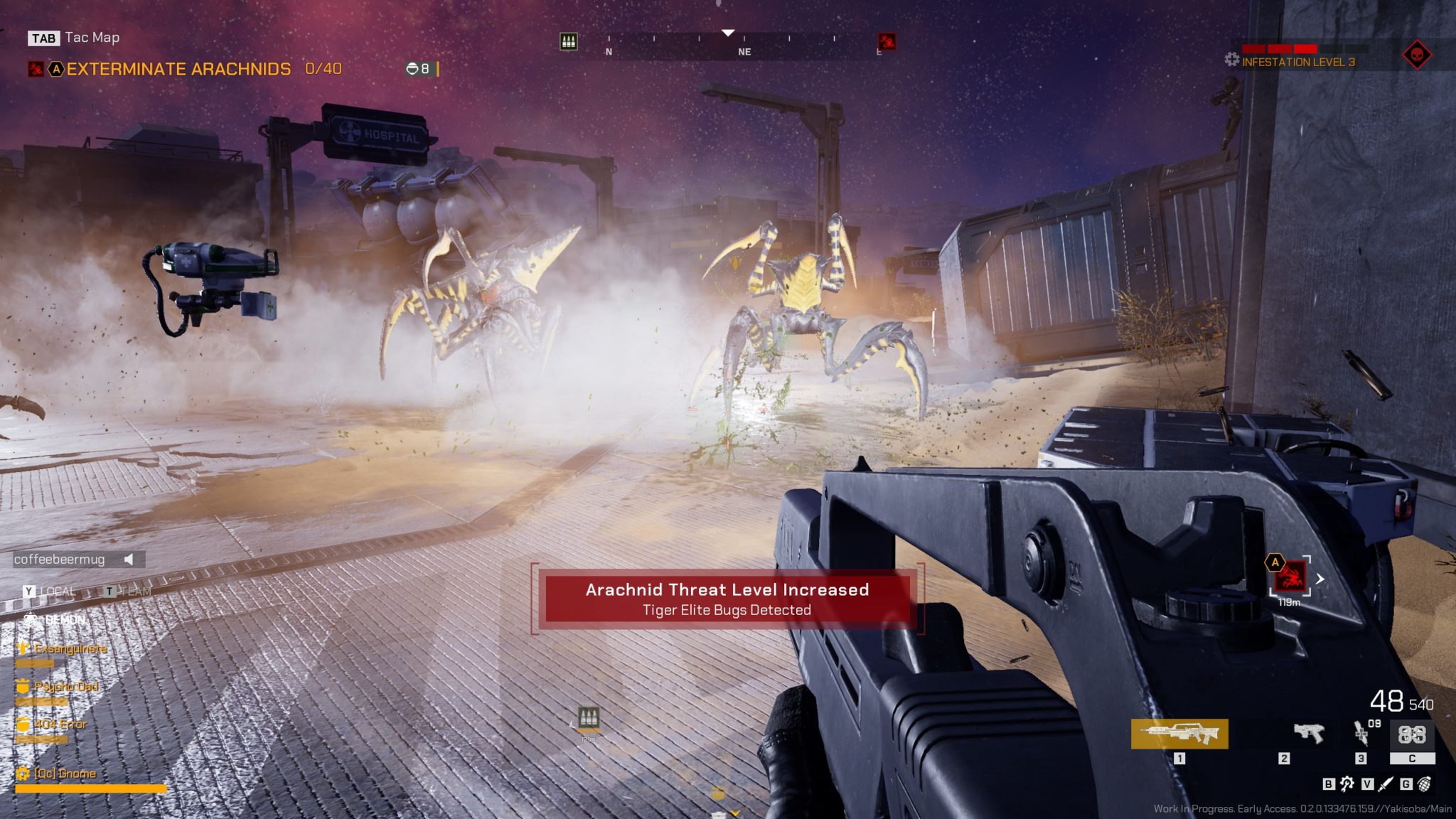The width and height of the screenshot is (1456, 819).
Task: Switch to the sidearm pistol slot
Action: pos(1308,733)
